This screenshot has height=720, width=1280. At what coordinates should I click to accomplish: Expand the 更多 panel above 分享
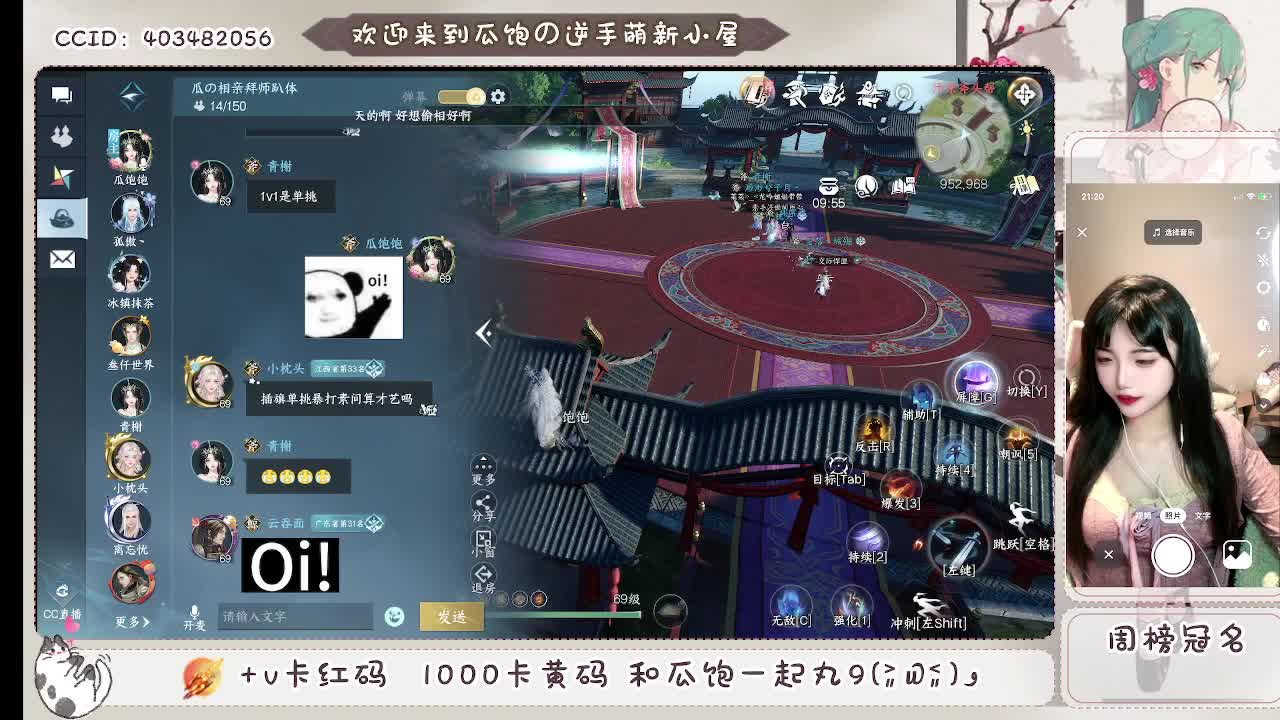[483, 462]
